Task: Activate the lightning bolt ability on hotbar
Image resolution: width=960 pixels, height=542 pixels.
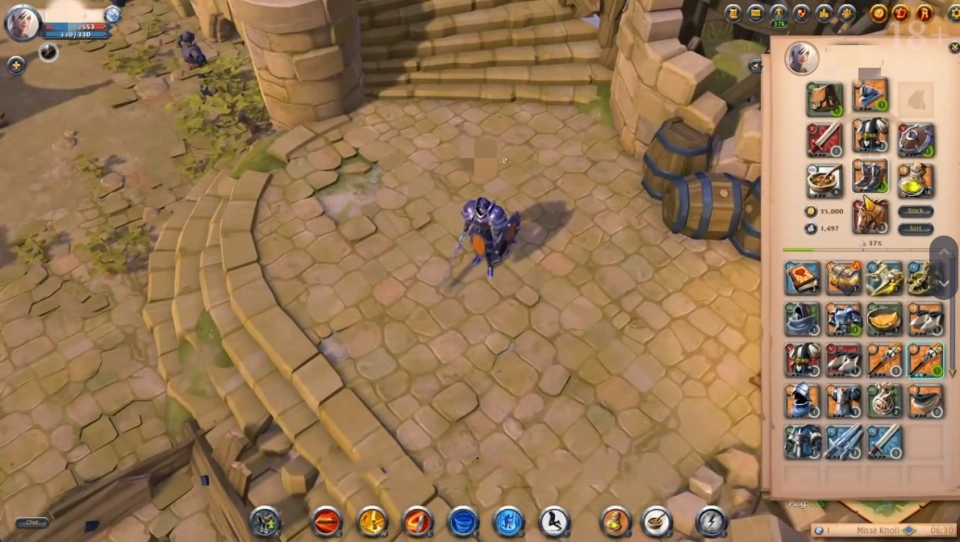Action: click(x=710, y=520)
